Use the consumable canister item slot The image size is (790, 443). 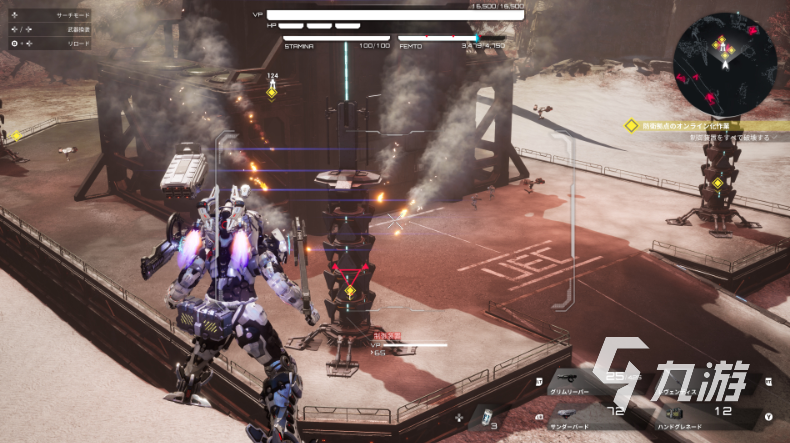pyautogui.click(x=486, y=417)
